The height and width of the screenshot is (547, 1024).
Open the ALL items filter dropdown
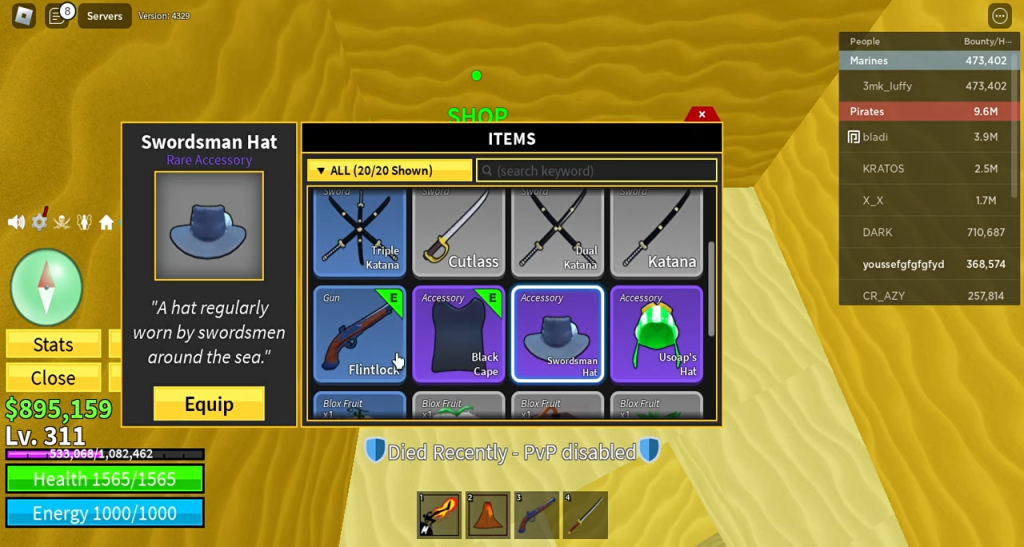(x=389, y=170)
